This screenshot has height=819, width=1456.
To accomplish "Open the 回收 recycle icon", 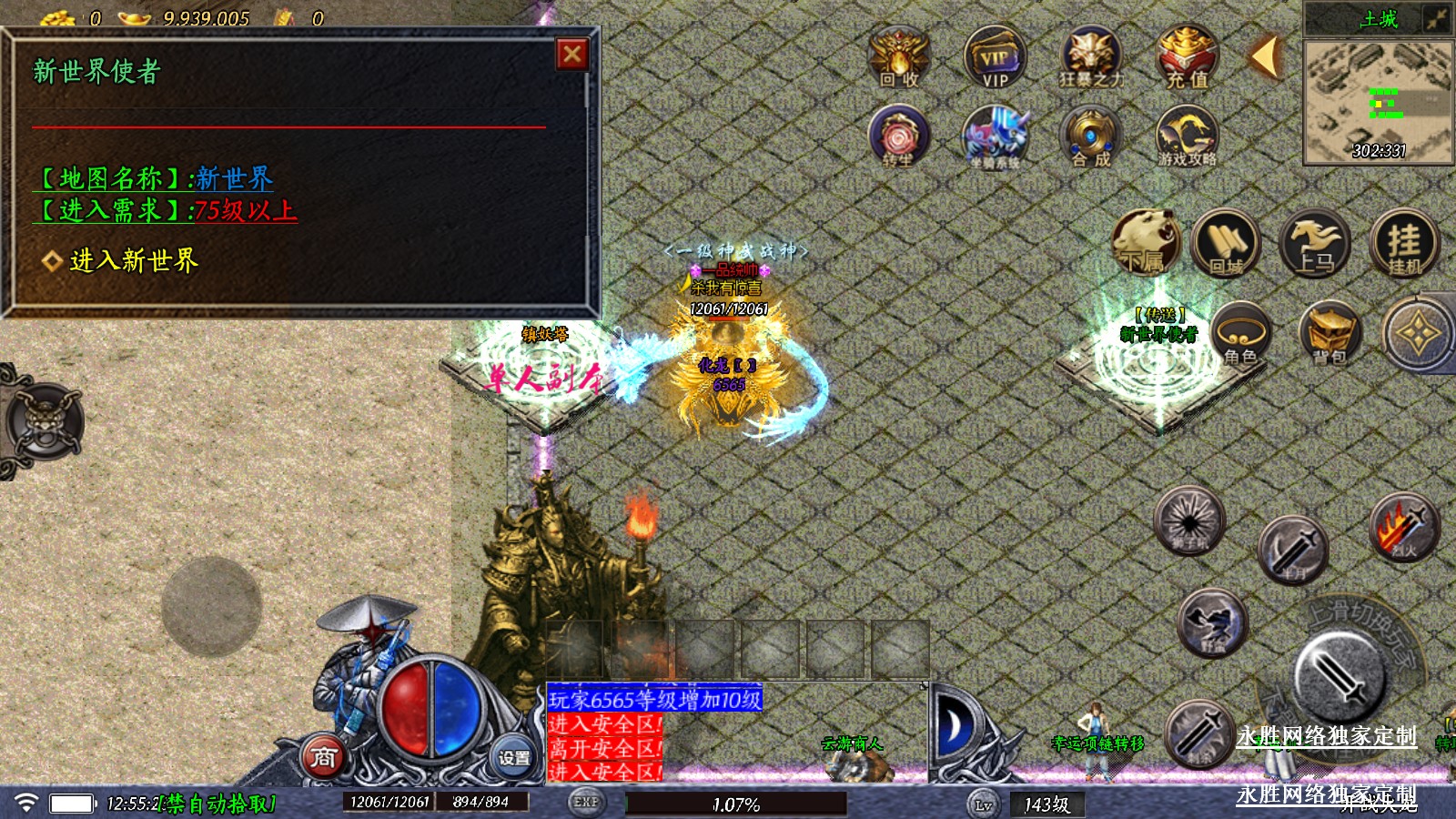I will [x=899, y=57].
